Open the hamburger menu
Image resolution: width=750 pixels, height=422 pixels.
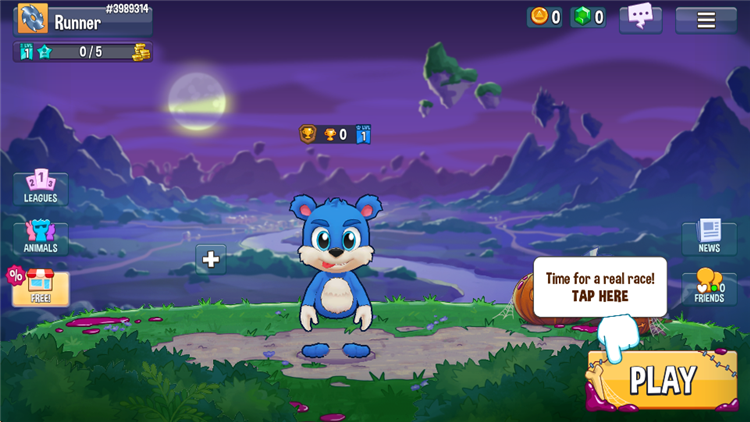pyautogui.click(x=706, y=20)
